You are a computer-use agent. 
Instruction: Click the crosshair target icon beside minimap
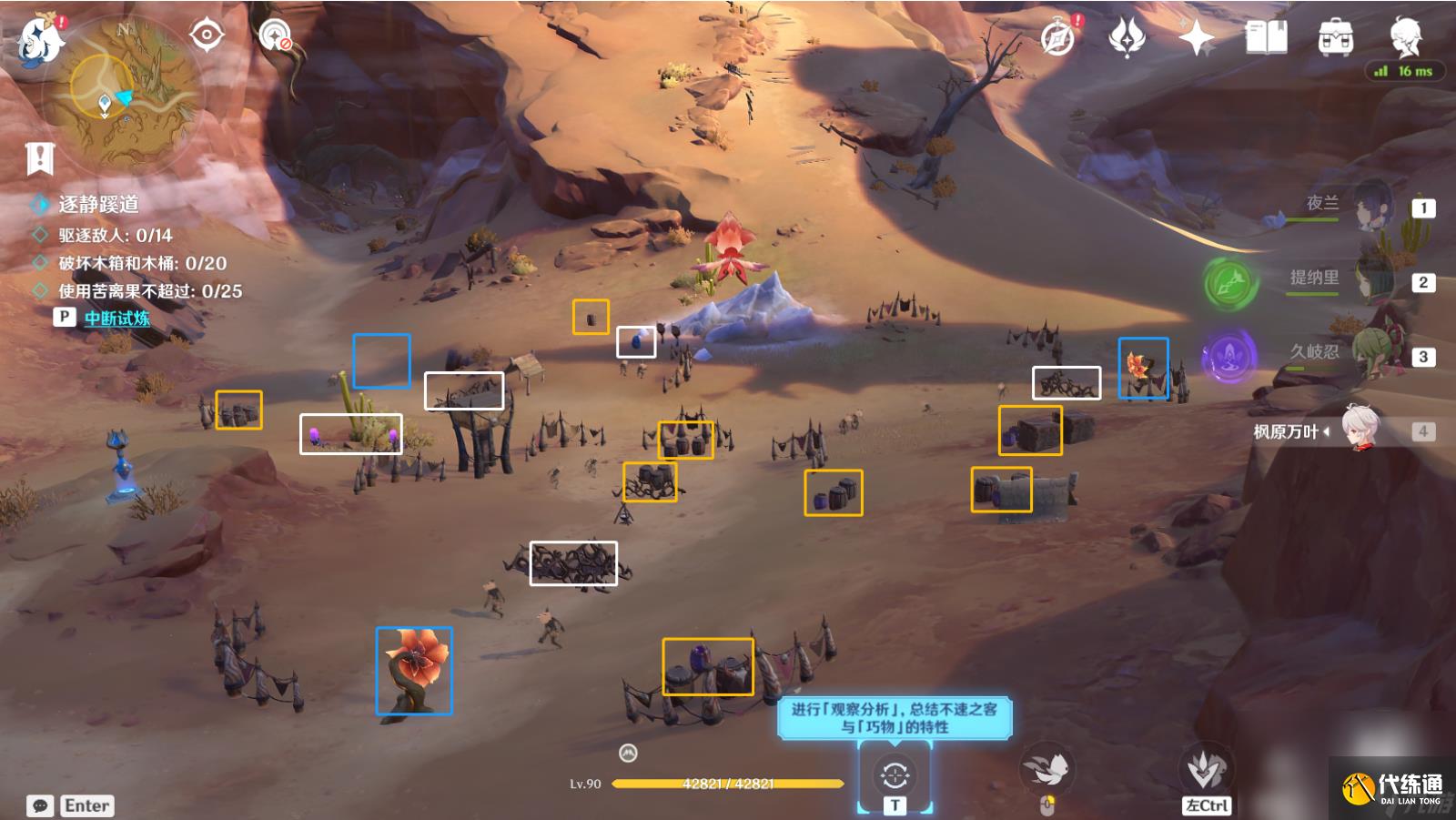(x=207, y=35)
